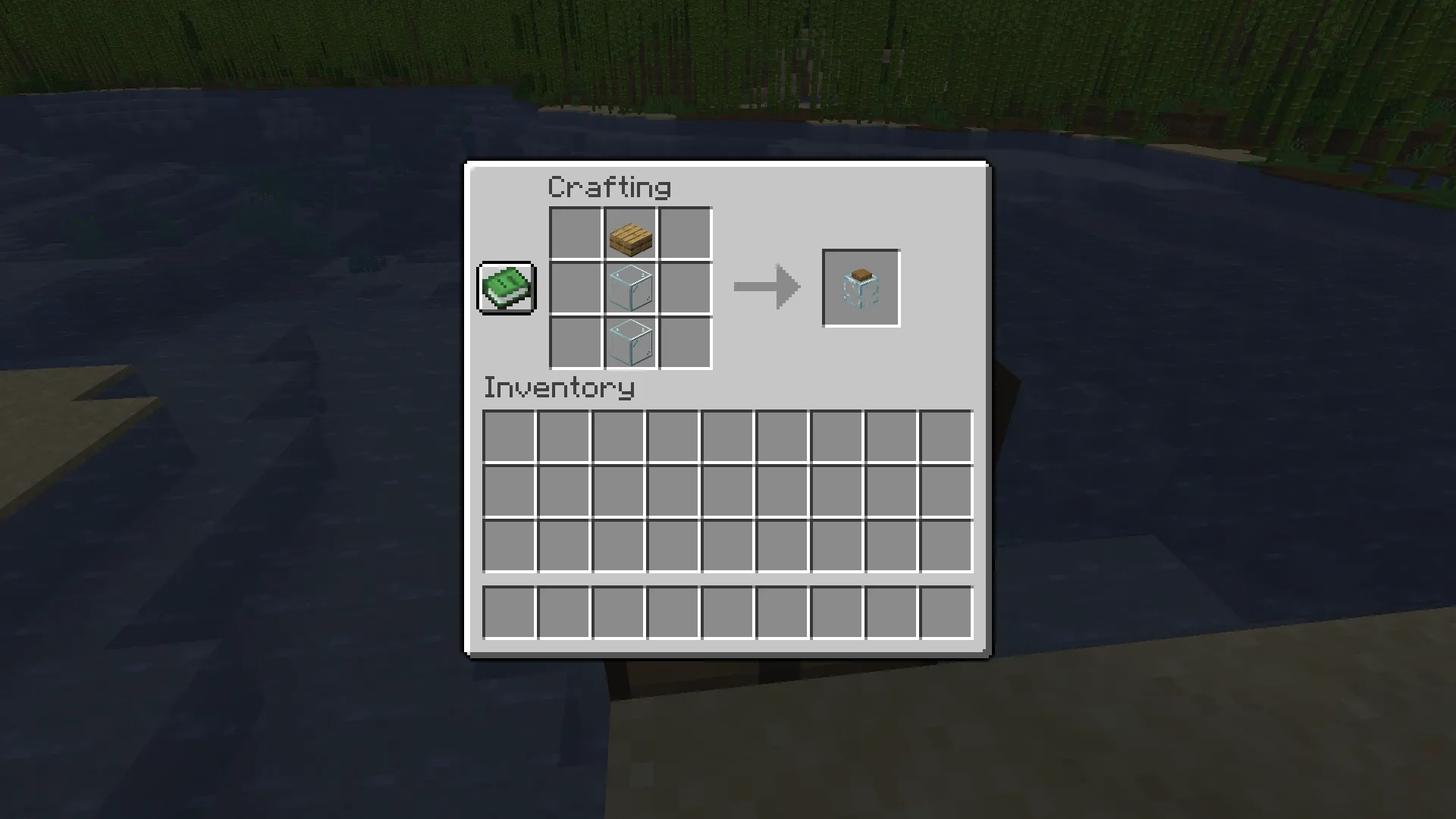1456x819 pixels.
Task: Click the Inventory label
Action: pos(559,388)
